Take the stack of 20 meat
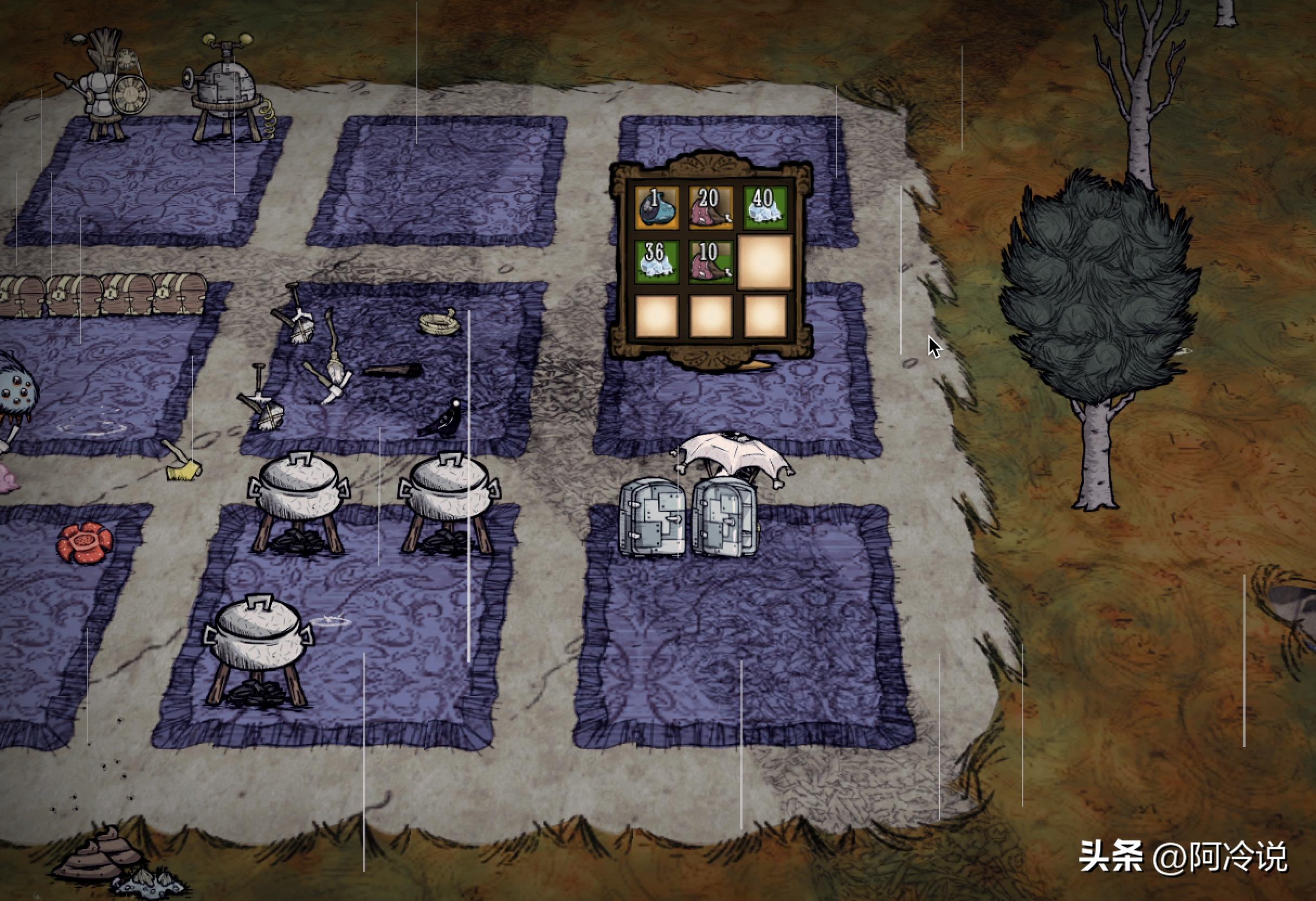Image resolution: width=1316 pixels, height=901 pixels. (711, 208)
